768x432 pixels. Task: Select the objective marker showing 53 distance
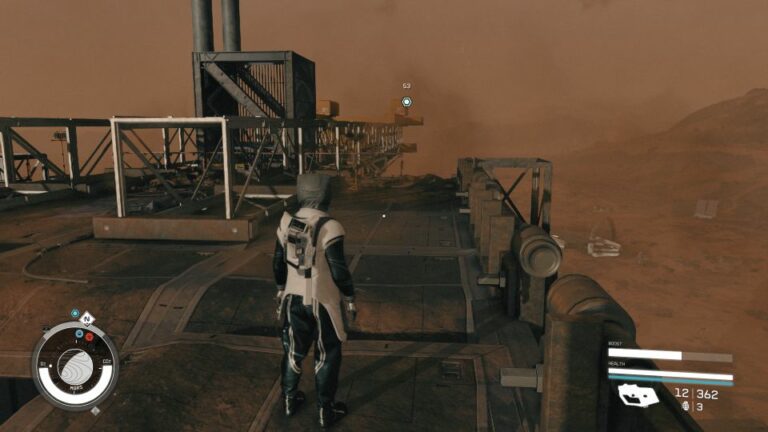point(407,101)
